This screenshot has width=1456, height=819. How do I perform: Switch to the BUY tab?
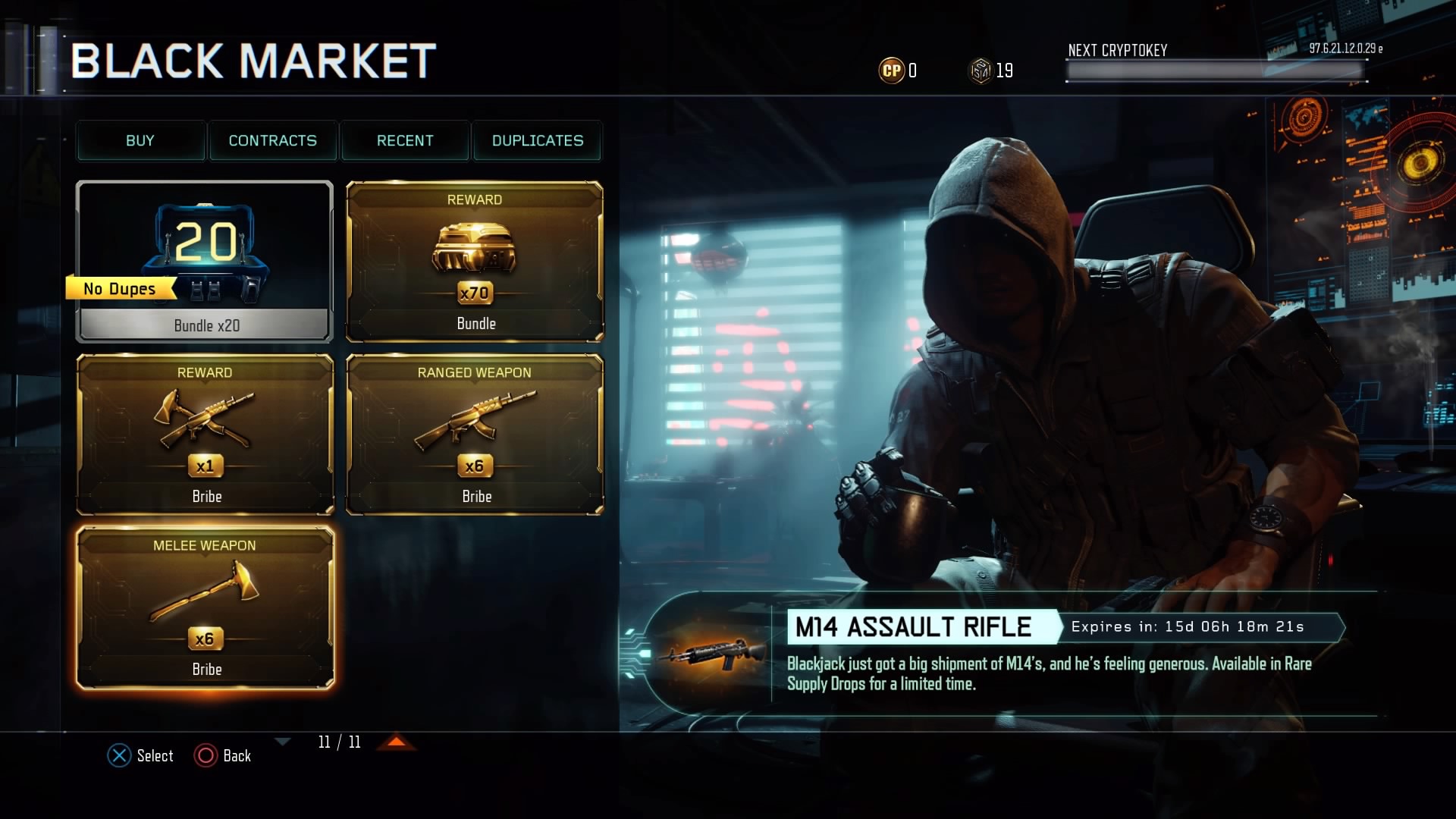pyautogui.click(x=140, y=141)
